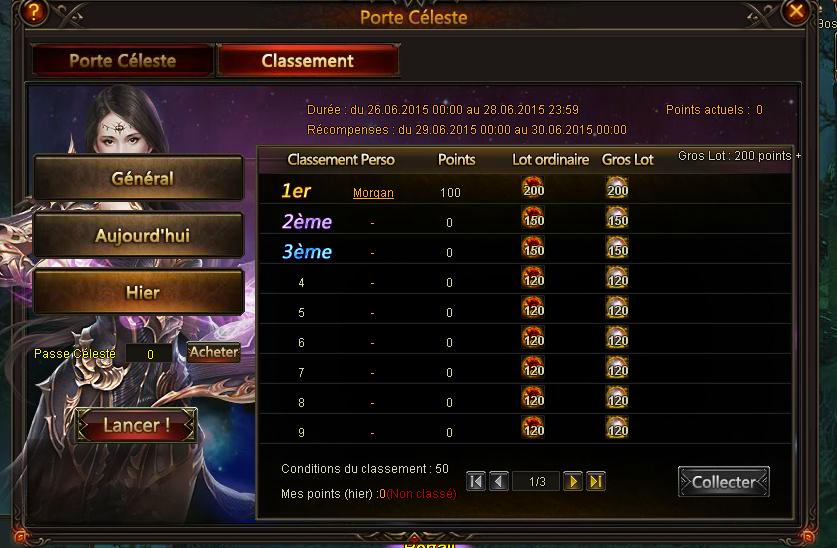Start with the Lancer ! button
Image resolution: width=837 pixels, height=548 pixels.
click(x=136, y=425)
